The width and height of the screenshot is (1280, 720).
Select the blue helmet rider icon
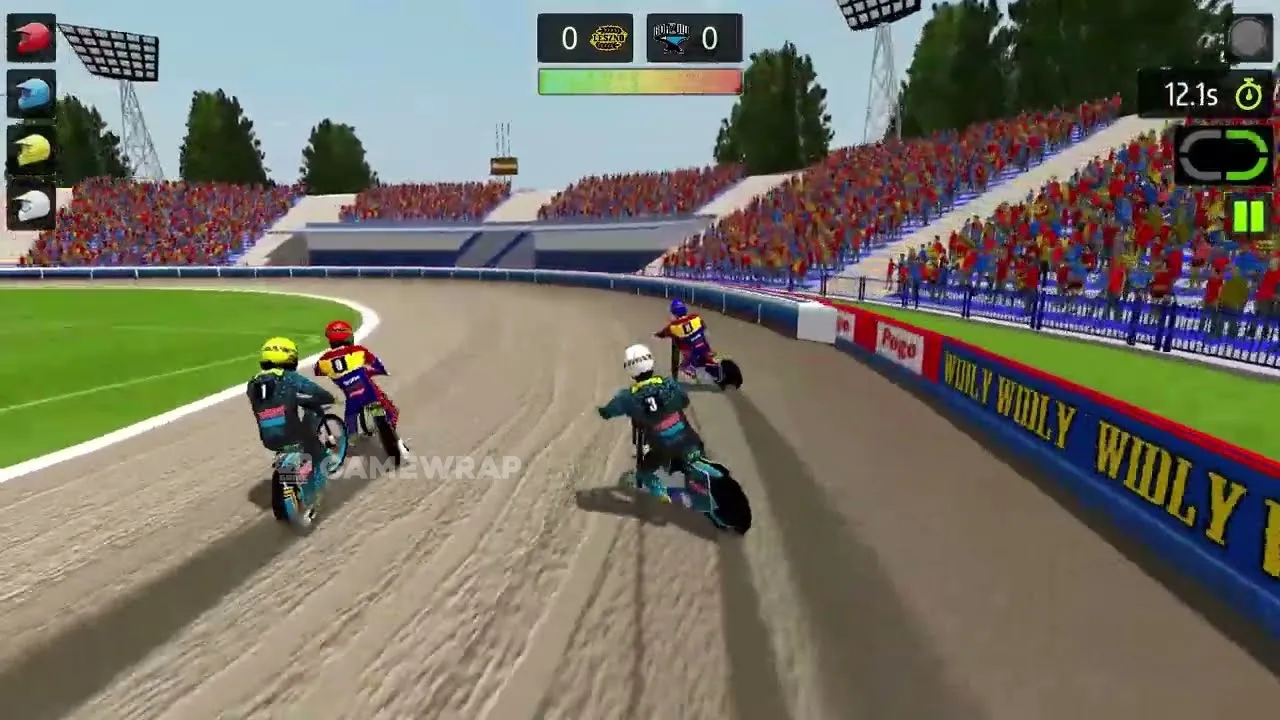pos(32,94)
